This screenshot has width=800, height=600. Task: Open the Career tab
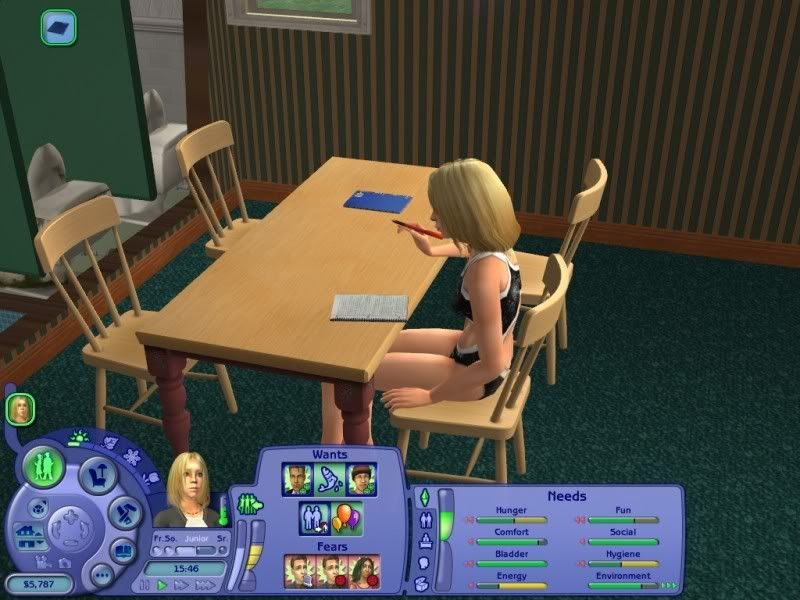(425, 542)
